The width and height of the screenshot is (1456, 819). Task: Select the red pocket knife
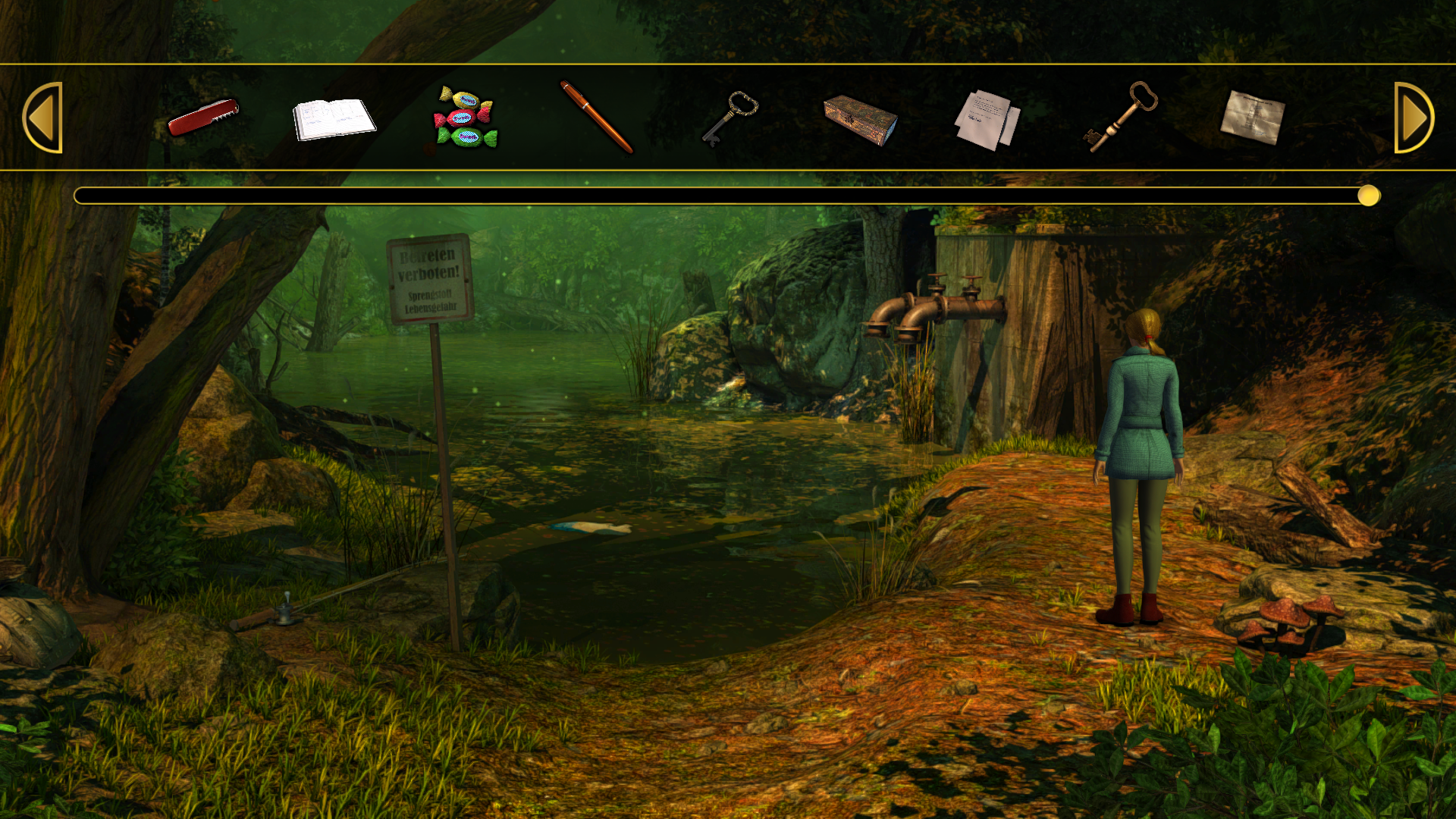[x=203, y=118]
